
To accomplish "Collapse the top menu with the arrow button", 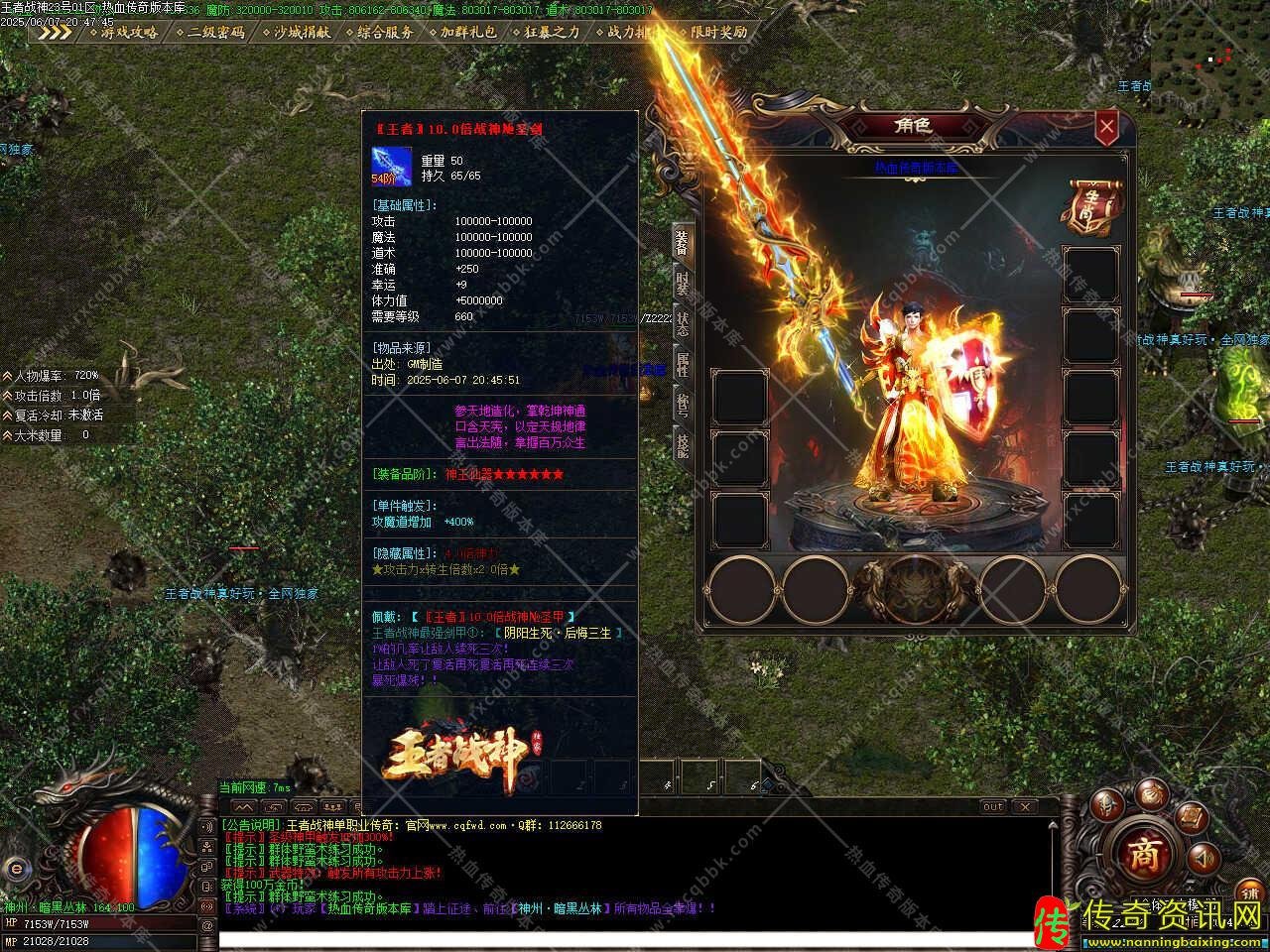I will click(56, 32).
